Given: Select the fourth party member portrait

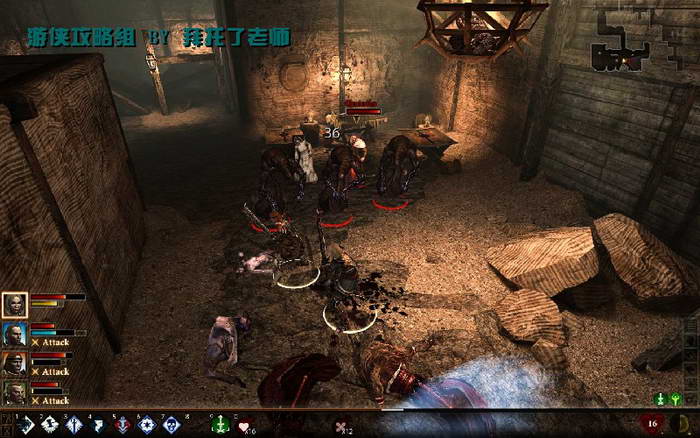Looking at the screenshot, I should pyautogui.click(x=15, y=393).
